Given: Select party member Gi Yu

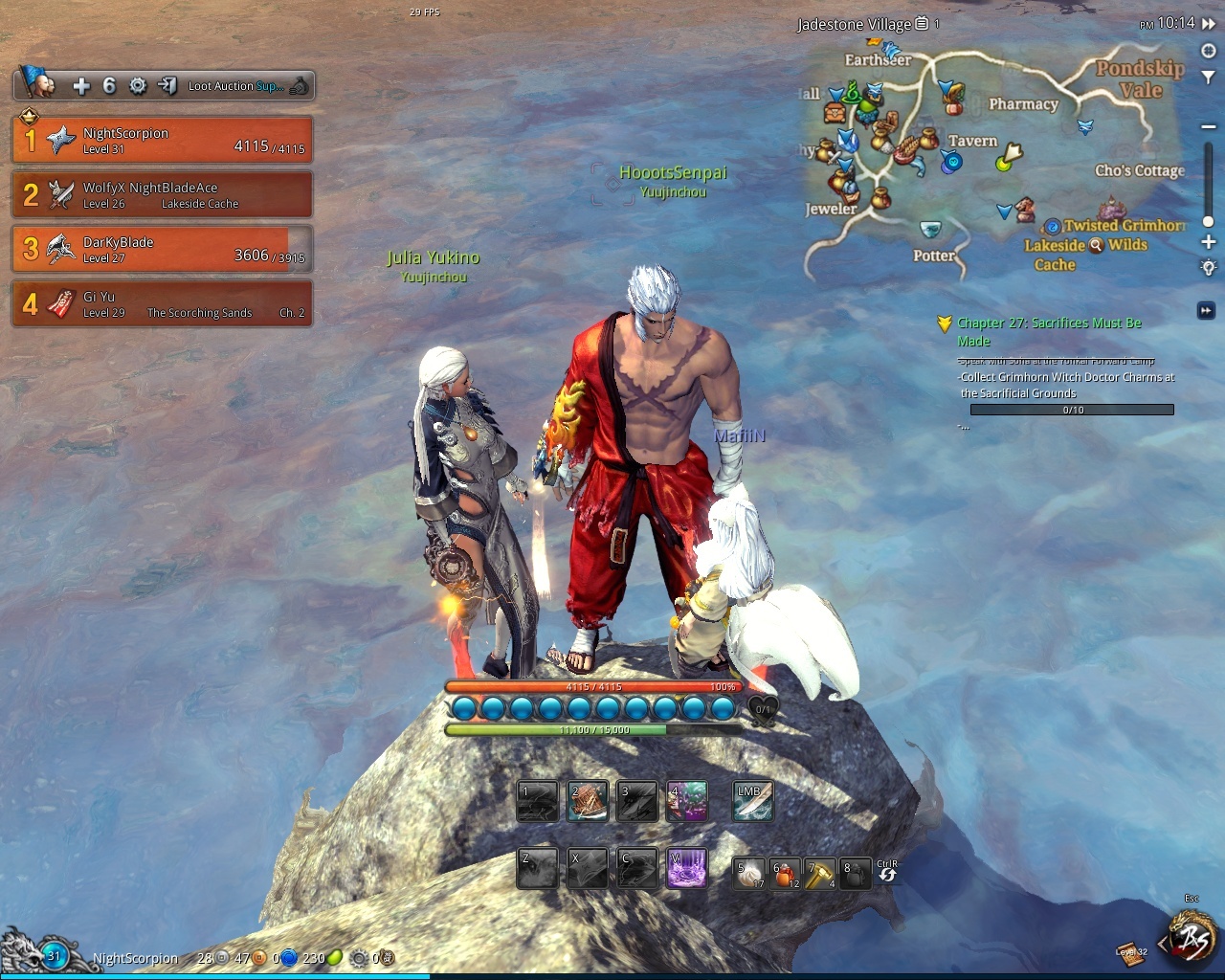Looking at the screenshot, I should click(162, 303).
